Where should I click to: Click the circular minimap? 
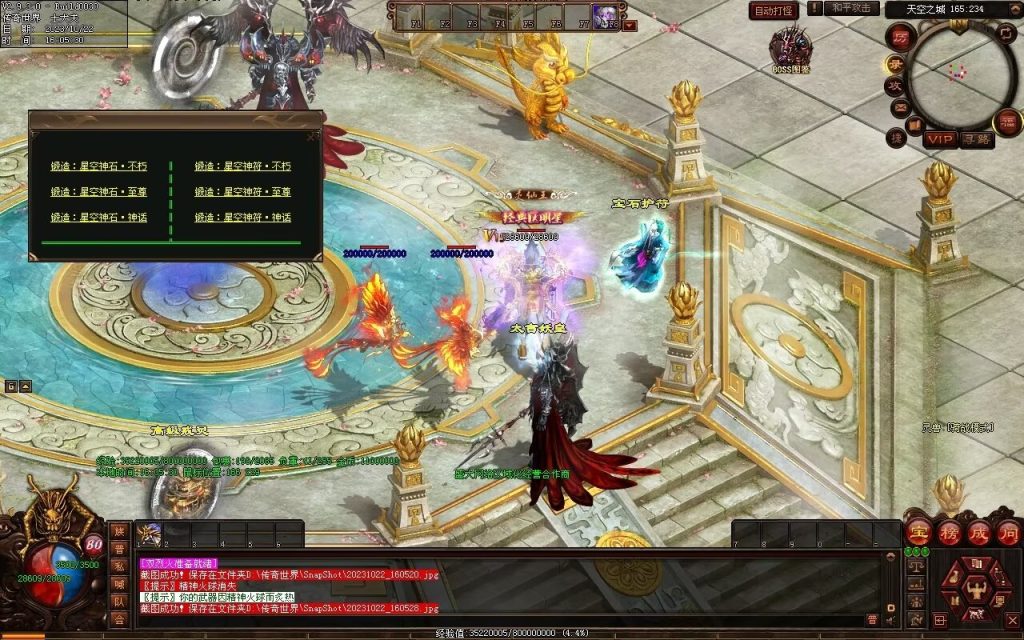click(960, 74)
